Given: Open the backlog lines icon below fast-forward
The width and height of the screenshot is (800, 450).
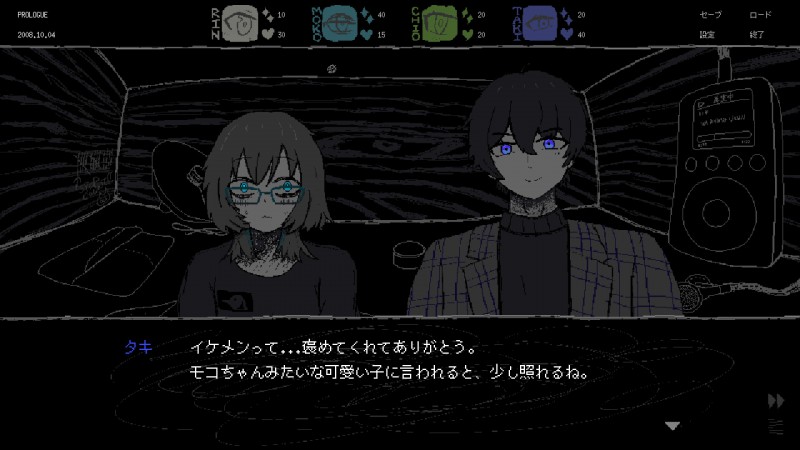Looking at the screenshot, I should click(776, 425).
